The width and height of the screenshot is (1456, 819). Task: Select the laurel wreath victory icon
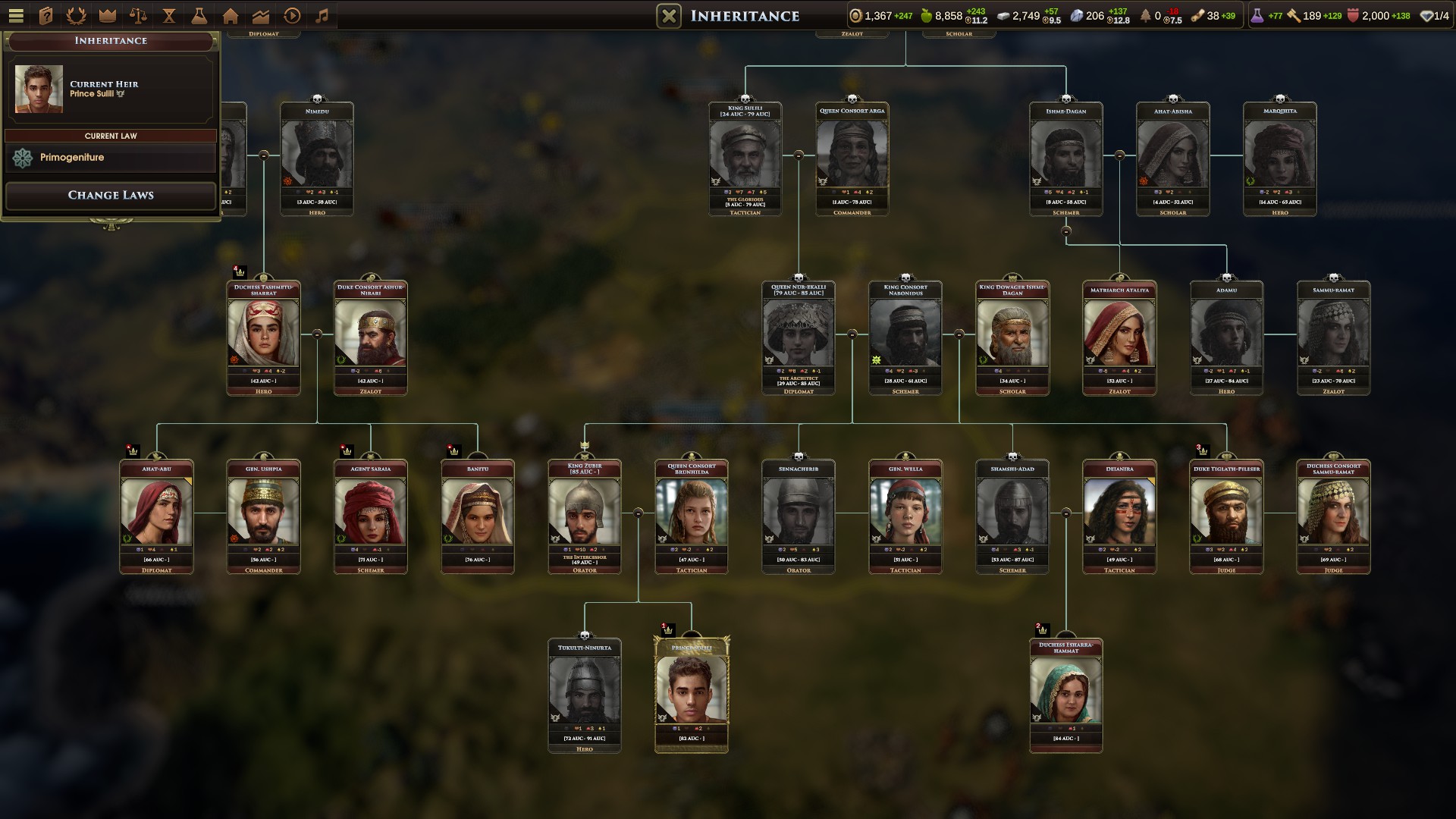(x=77, y=15)
